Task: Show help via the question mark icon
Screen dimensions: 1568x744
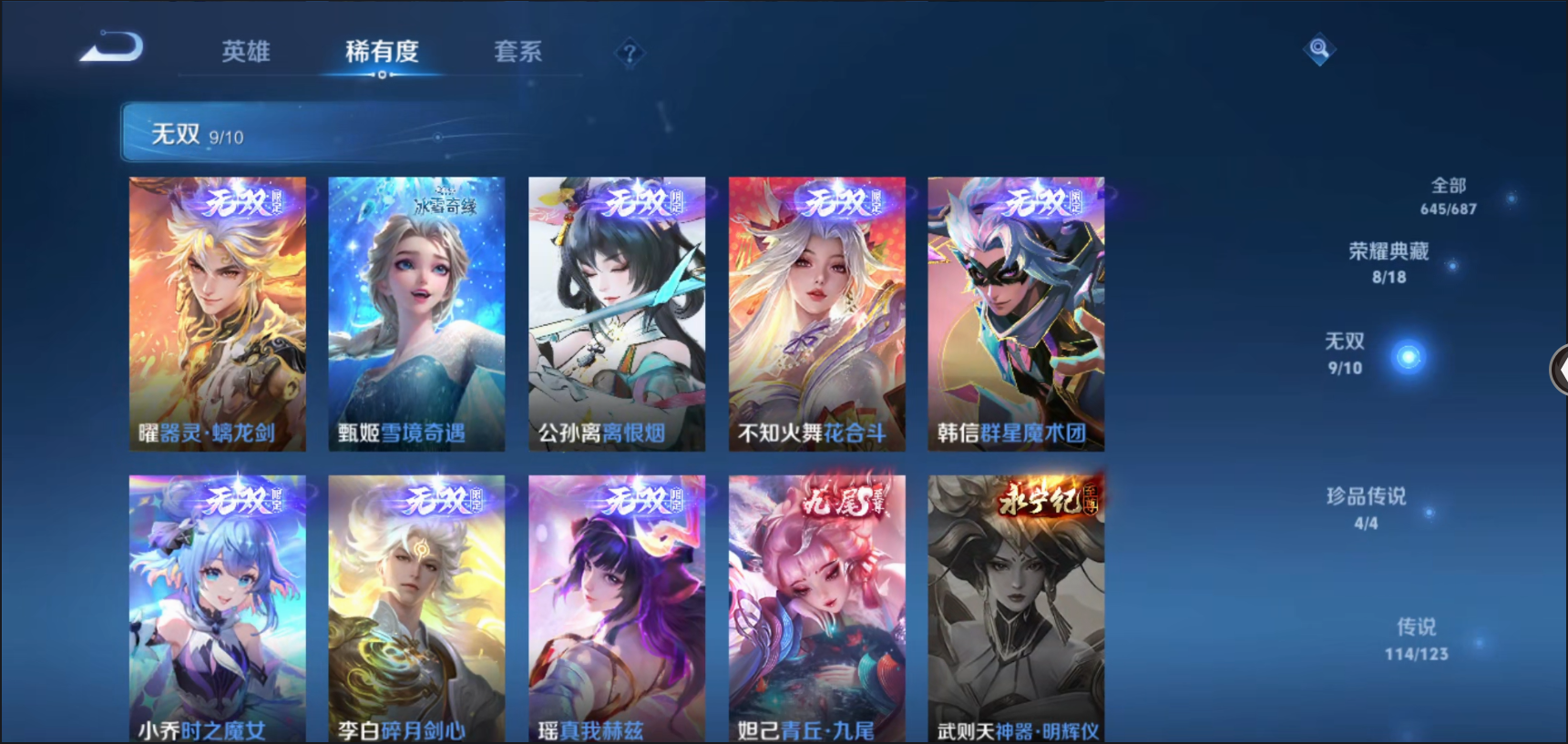Action: (630, 54)
